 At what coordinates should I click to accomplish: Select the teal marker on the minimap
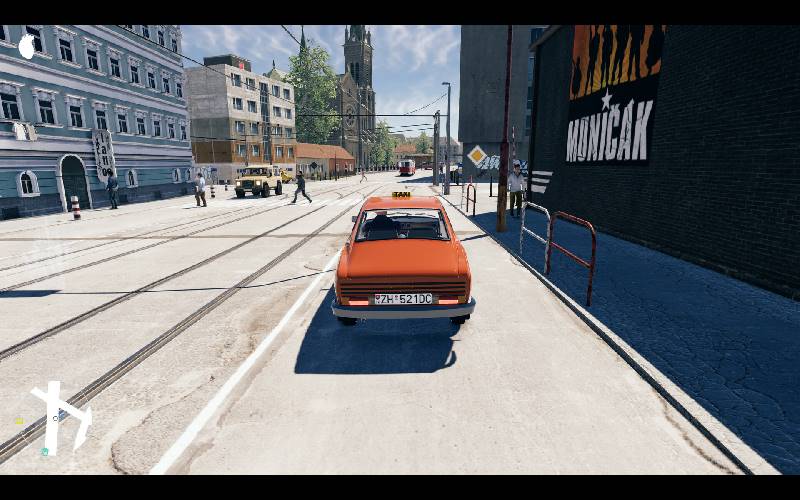(x=44, y=452)
